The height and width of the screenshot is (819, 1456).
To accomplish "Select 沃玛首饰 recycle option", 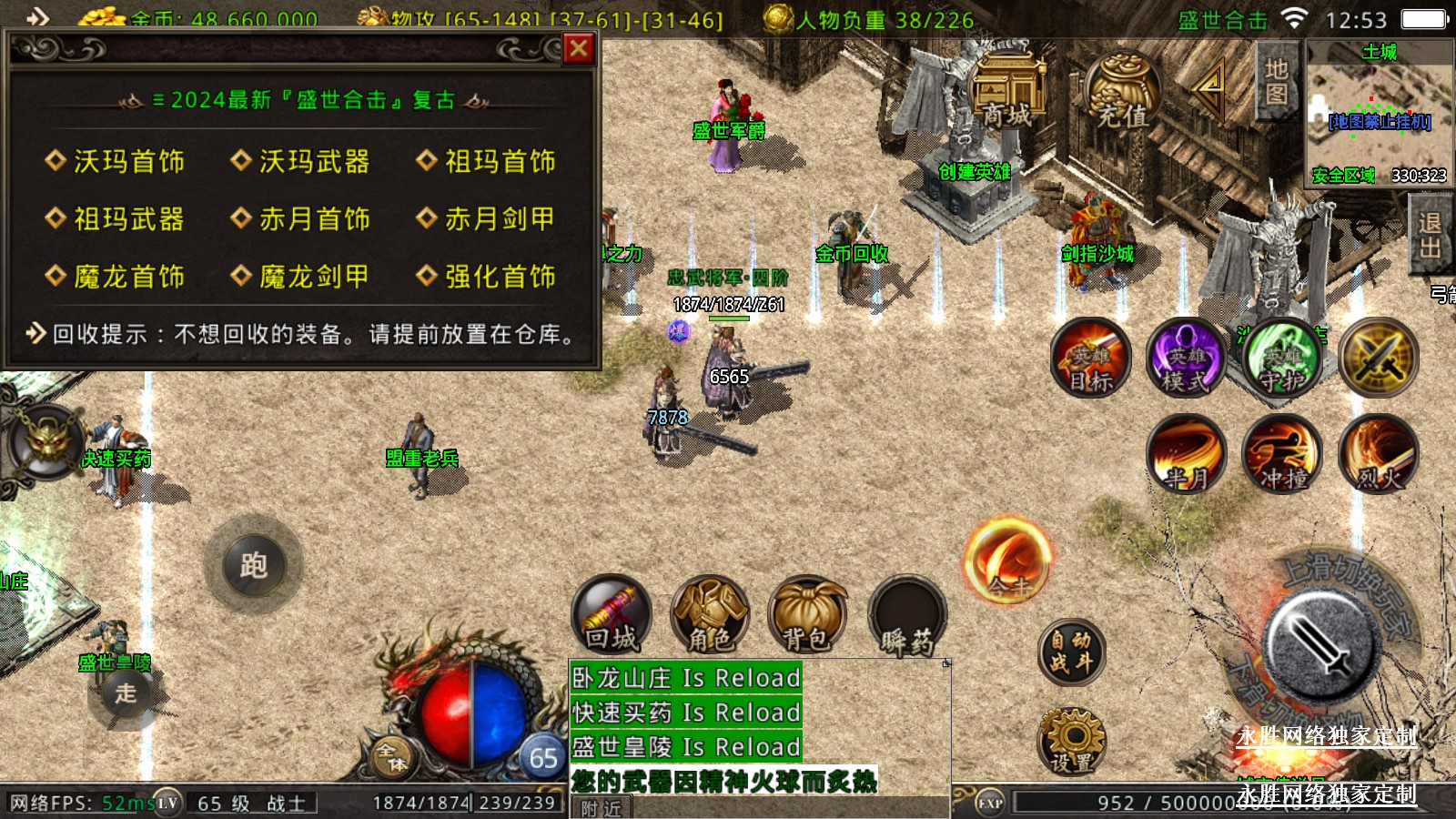I will tap(116, 162).
